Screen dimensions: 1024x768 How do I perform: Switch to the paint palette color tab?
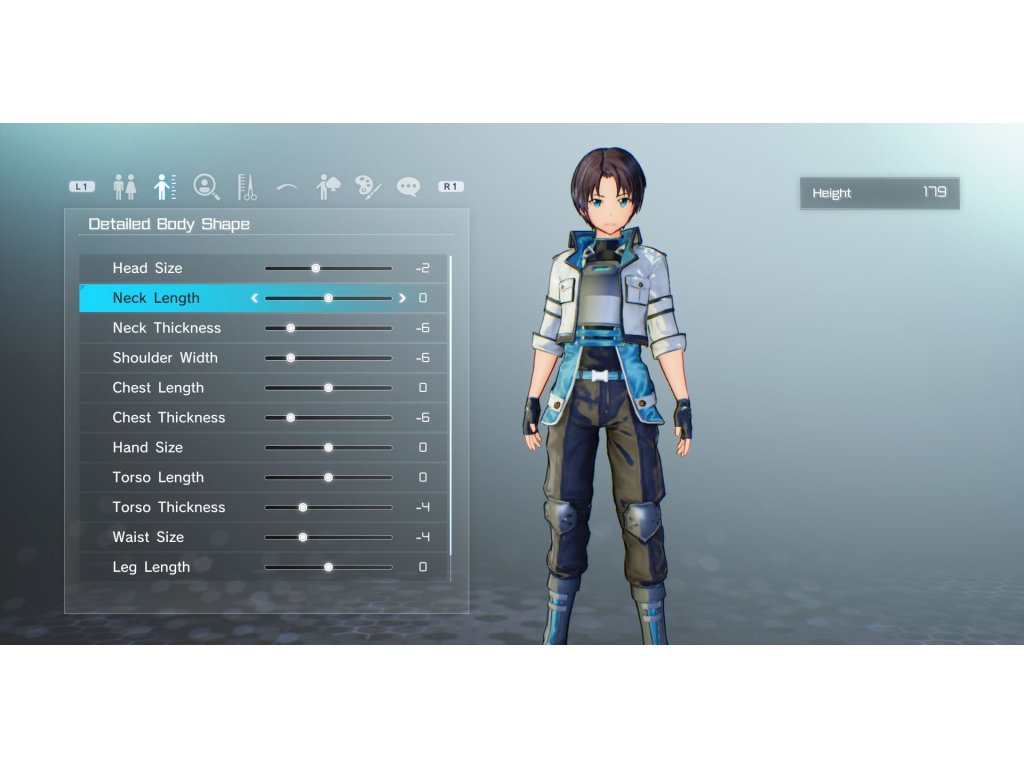(x=367, y=186)
